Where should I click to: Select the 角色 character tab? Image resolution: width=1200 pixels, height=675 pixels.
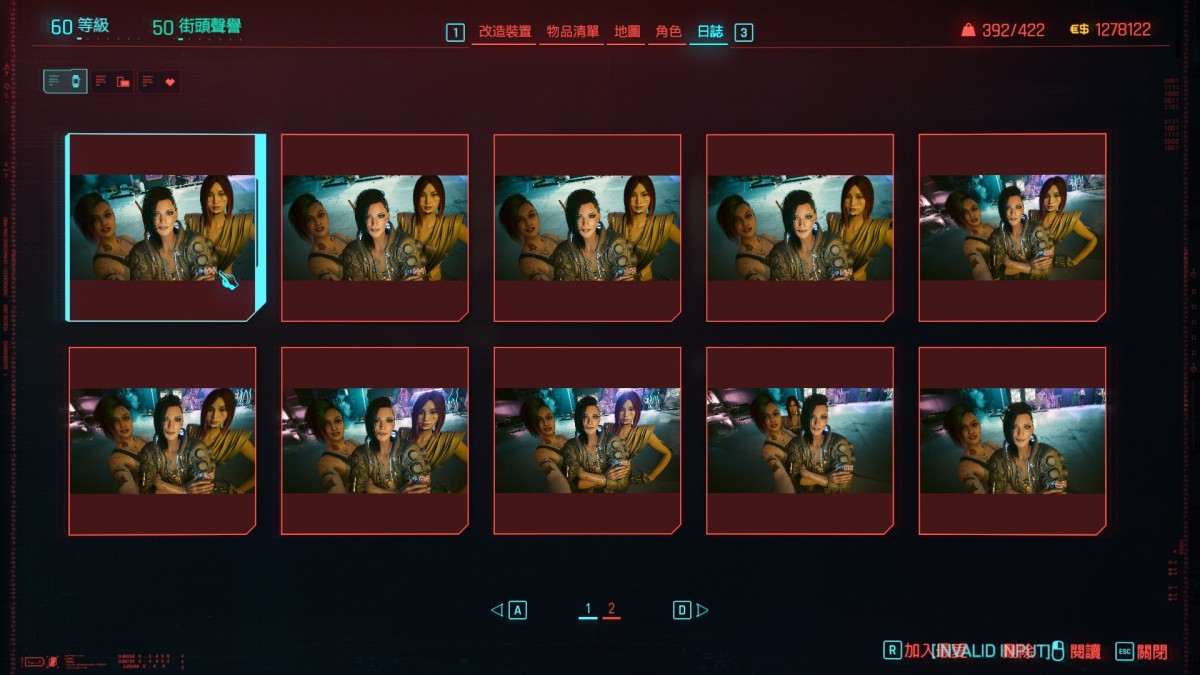click(x=668, y=32)
